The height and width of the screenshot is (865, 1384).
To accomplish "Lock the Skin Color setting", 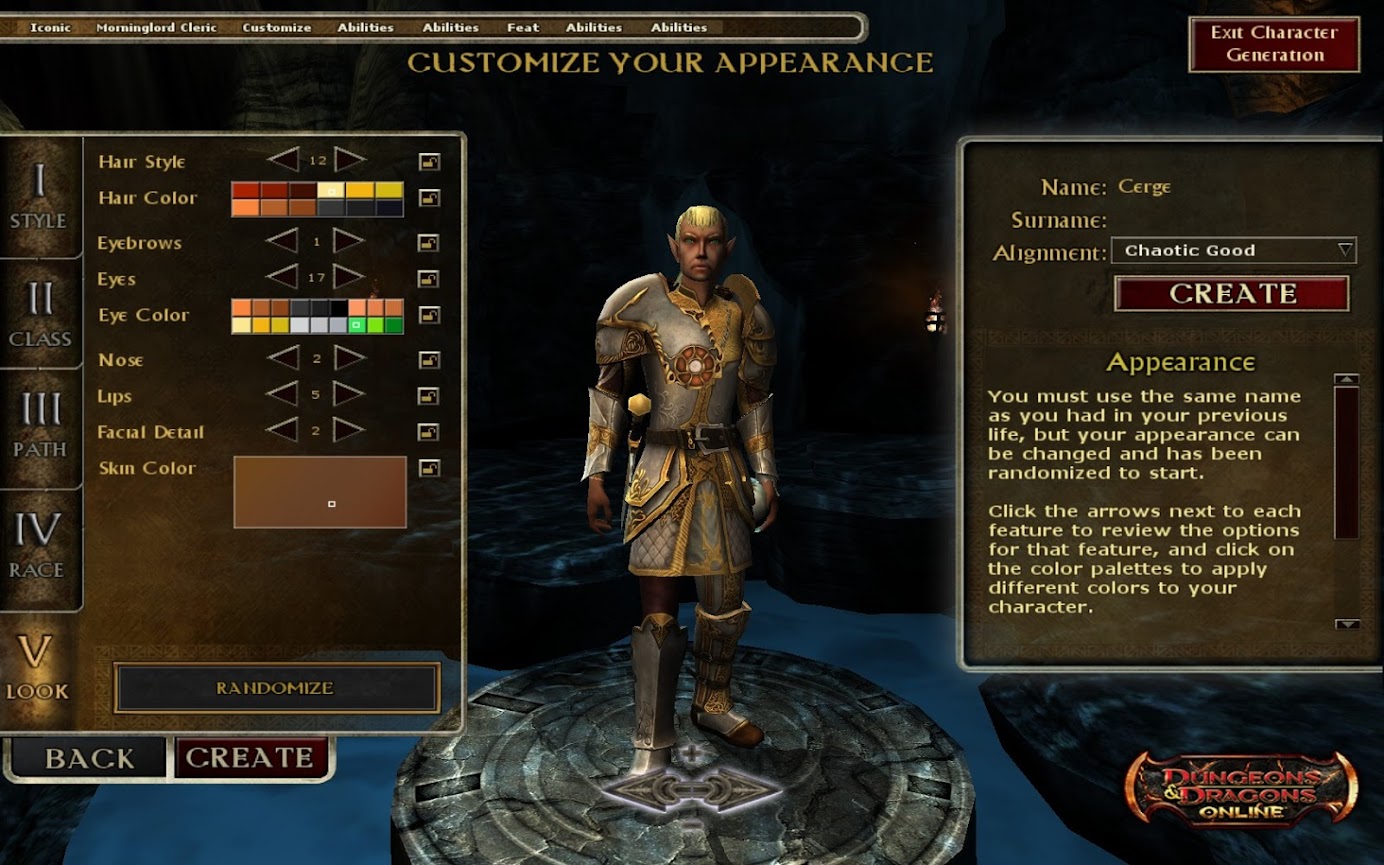I will click(x=429, y=468).
